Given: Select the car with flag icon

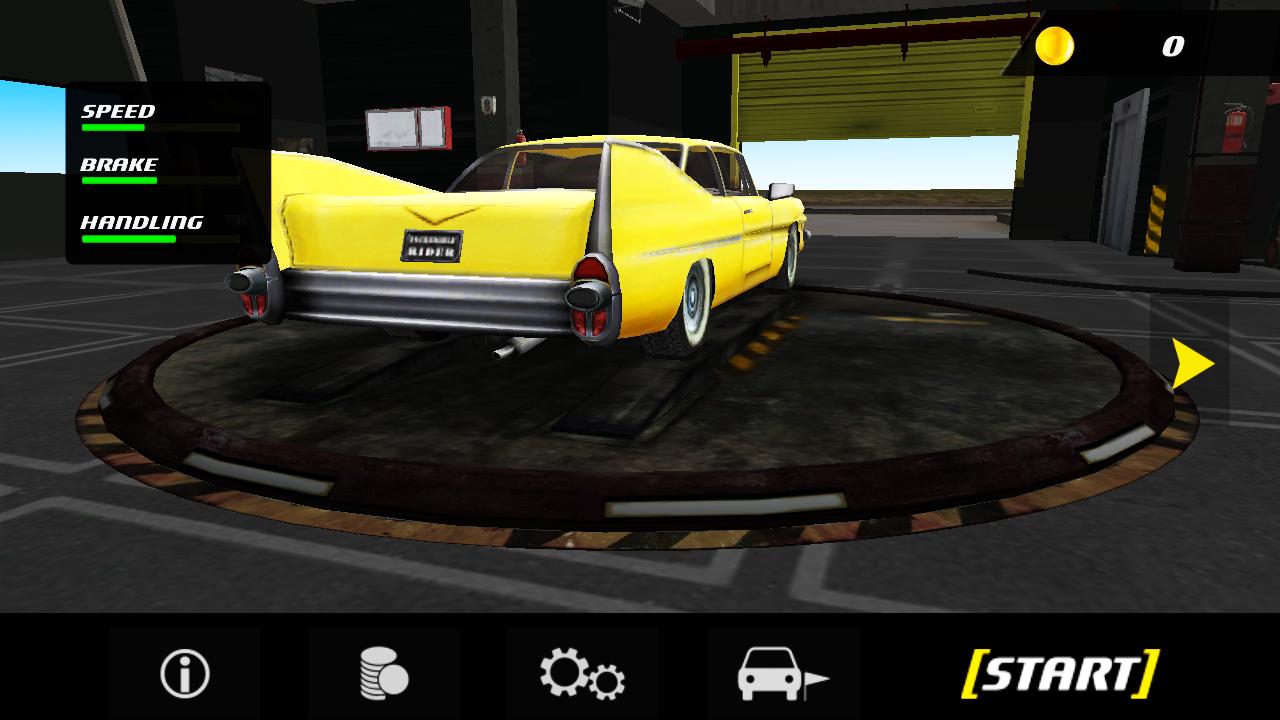Looking at the screenshot, I should [x=782, y=673].
